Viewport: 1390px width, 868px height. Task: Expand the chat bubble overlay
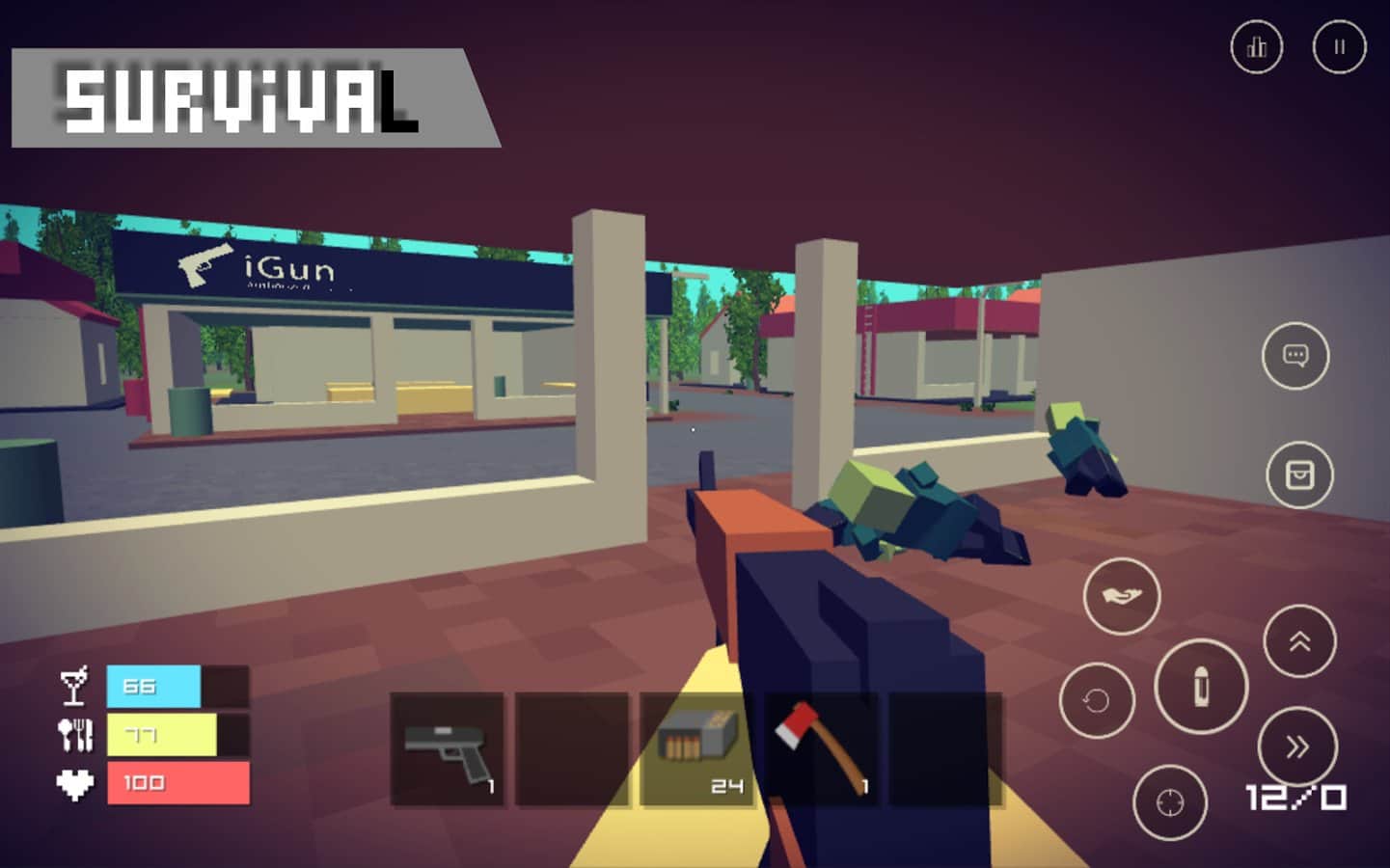(x=1296, y=356)
